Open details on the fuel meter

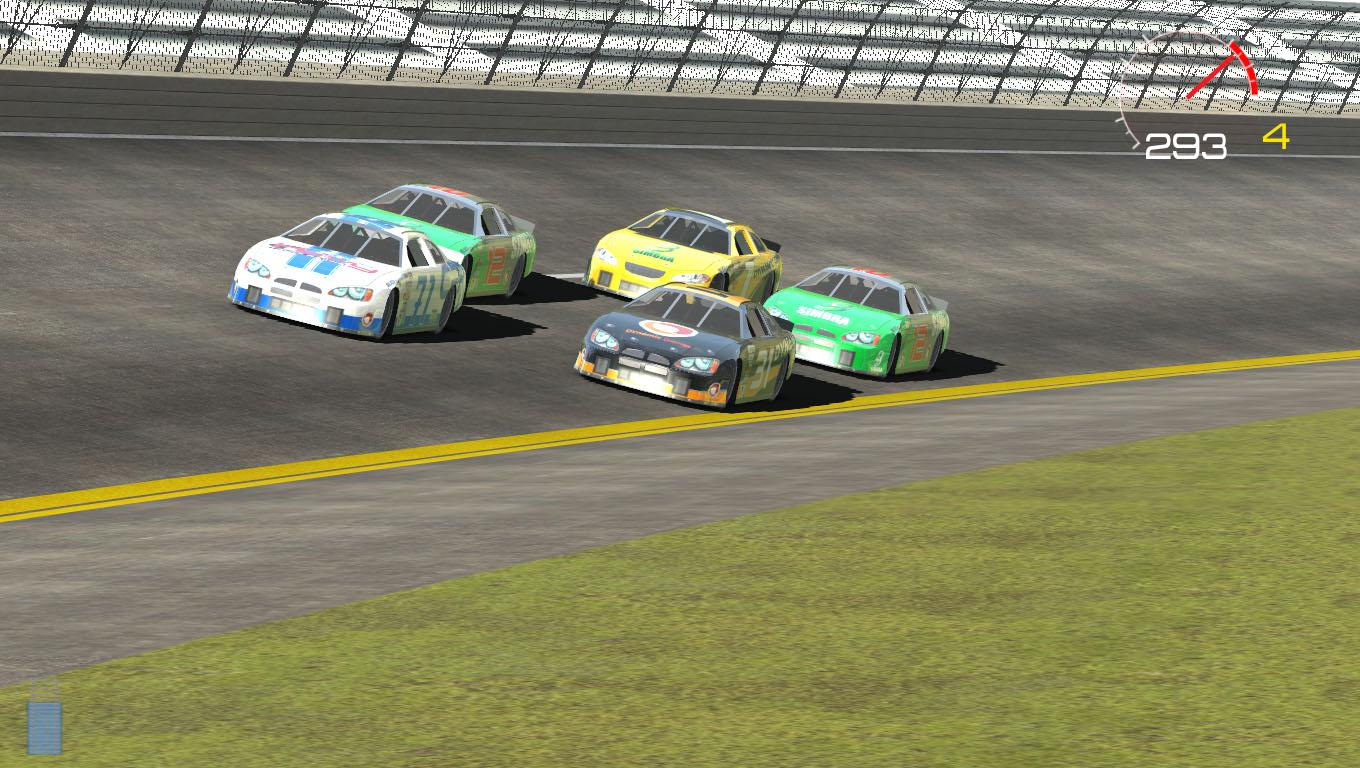coord(43,730)
